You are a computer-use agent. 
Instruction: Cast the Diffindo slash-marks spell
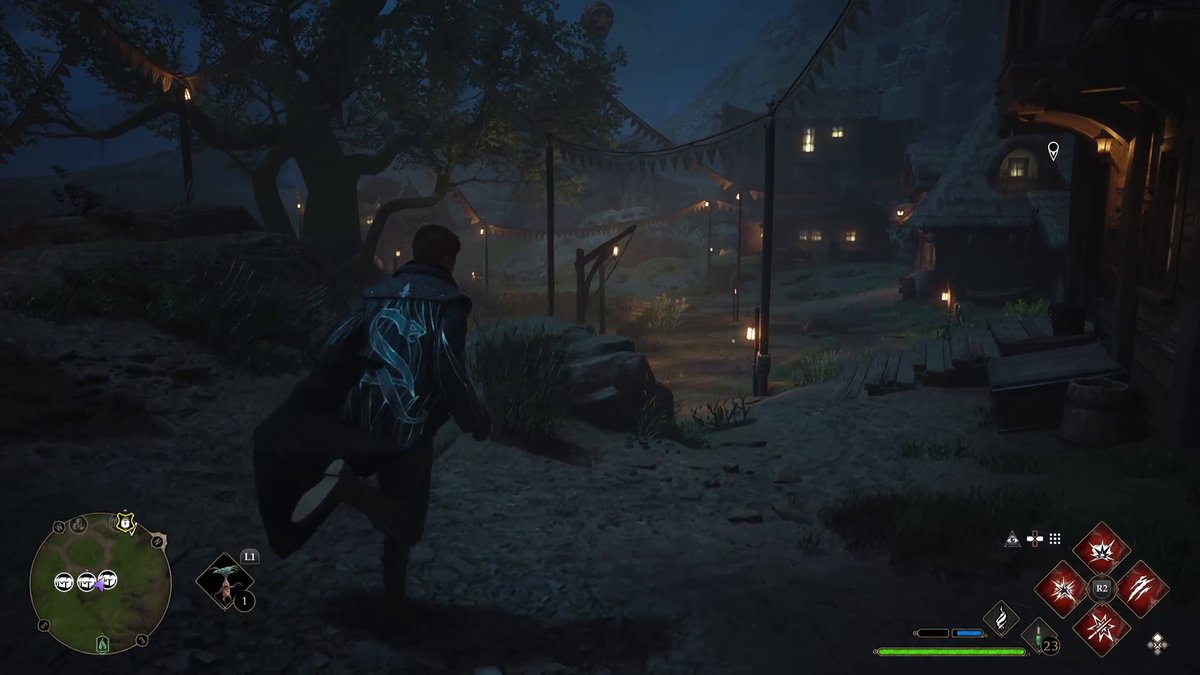1142,589
